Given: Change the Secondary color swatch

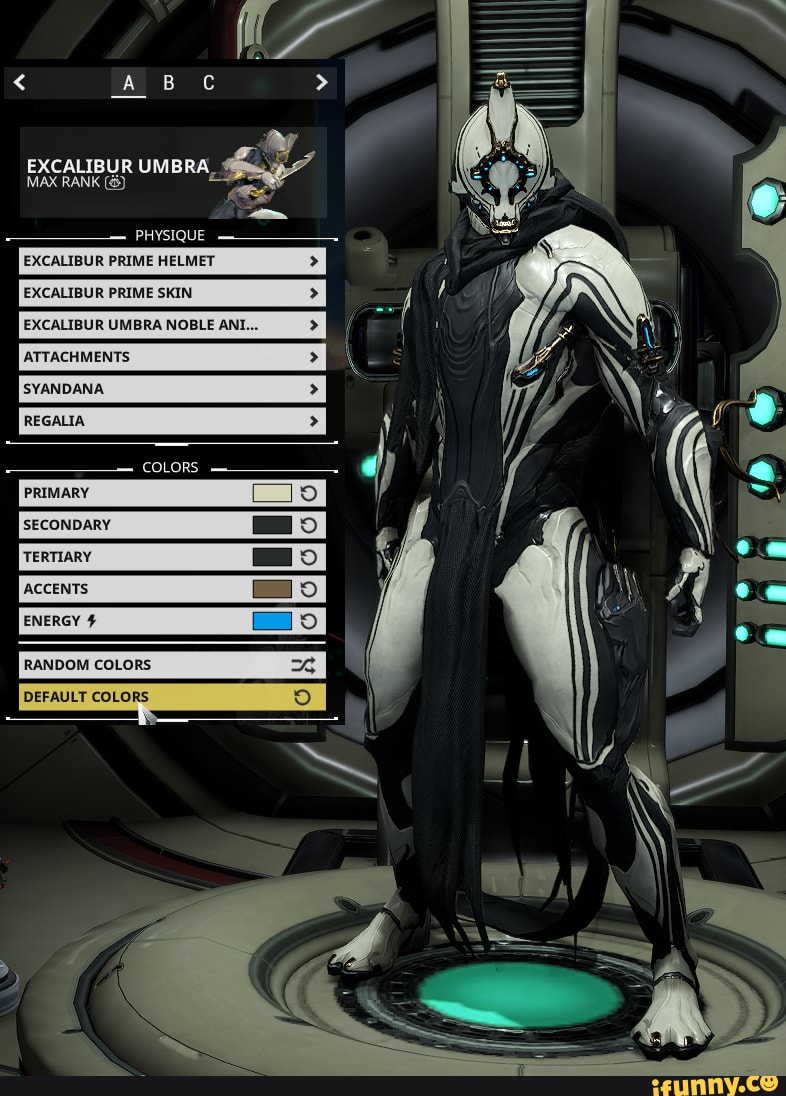Looking at the screenshot, I should [x=272, y=525].
